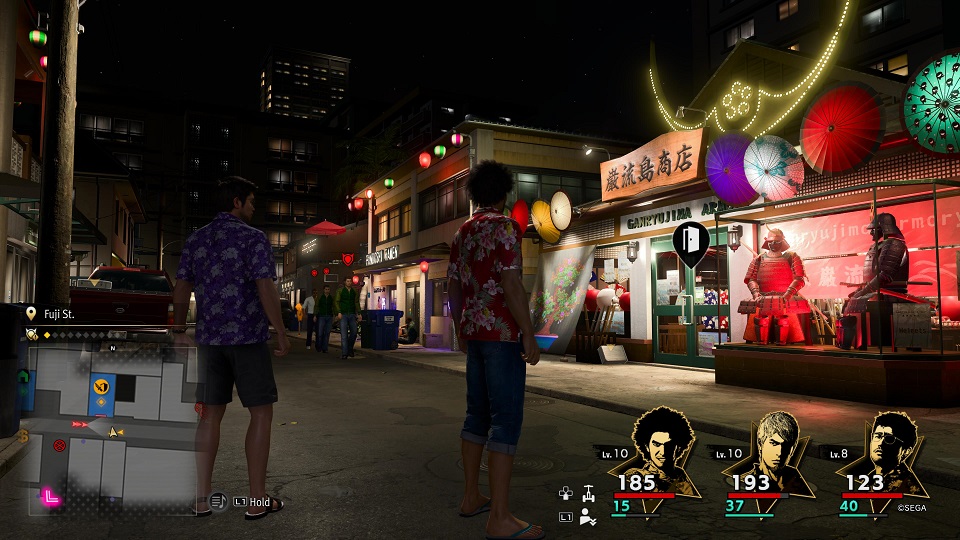Open the music playlist icon
This screenshot has height=540, width=960.
pos(218,500)
